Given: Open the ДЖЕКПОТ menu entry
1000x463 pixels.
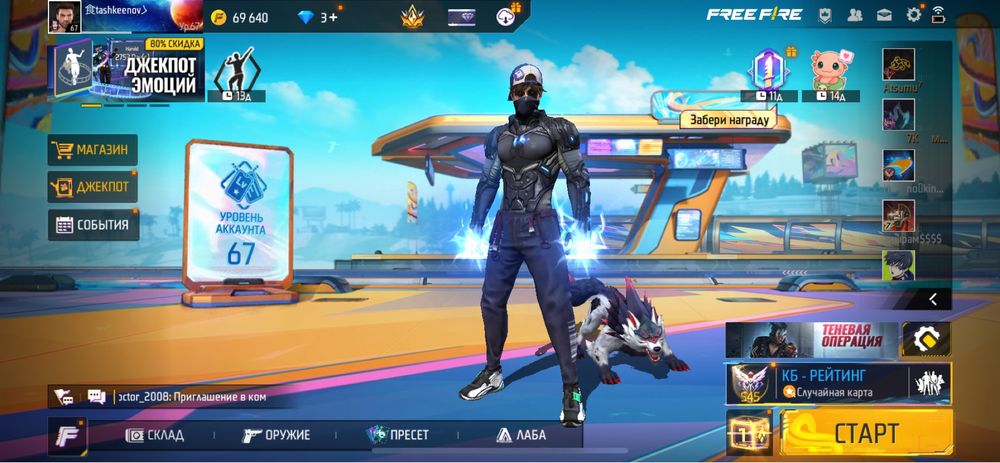Looking at the screenshot, I should point(93,186).
